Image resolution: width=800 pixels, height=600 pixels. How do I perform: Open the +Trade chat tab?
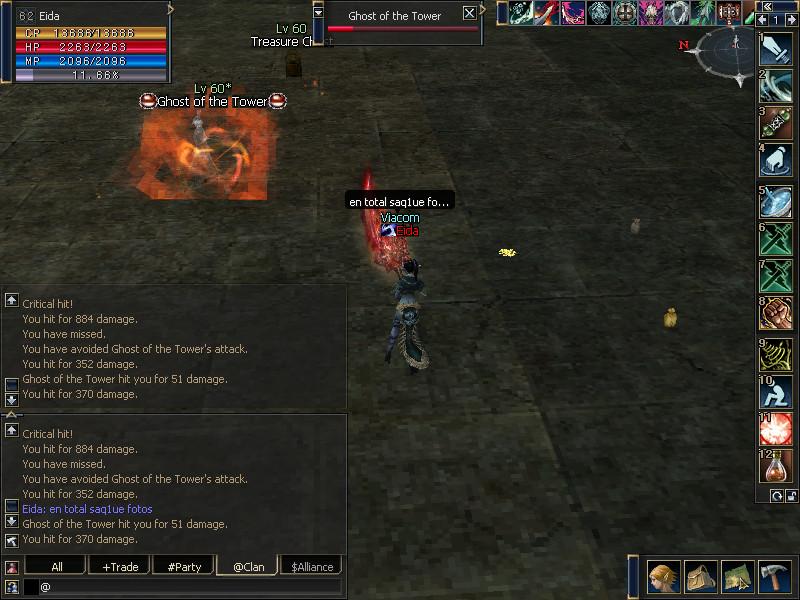pos(119,567)
